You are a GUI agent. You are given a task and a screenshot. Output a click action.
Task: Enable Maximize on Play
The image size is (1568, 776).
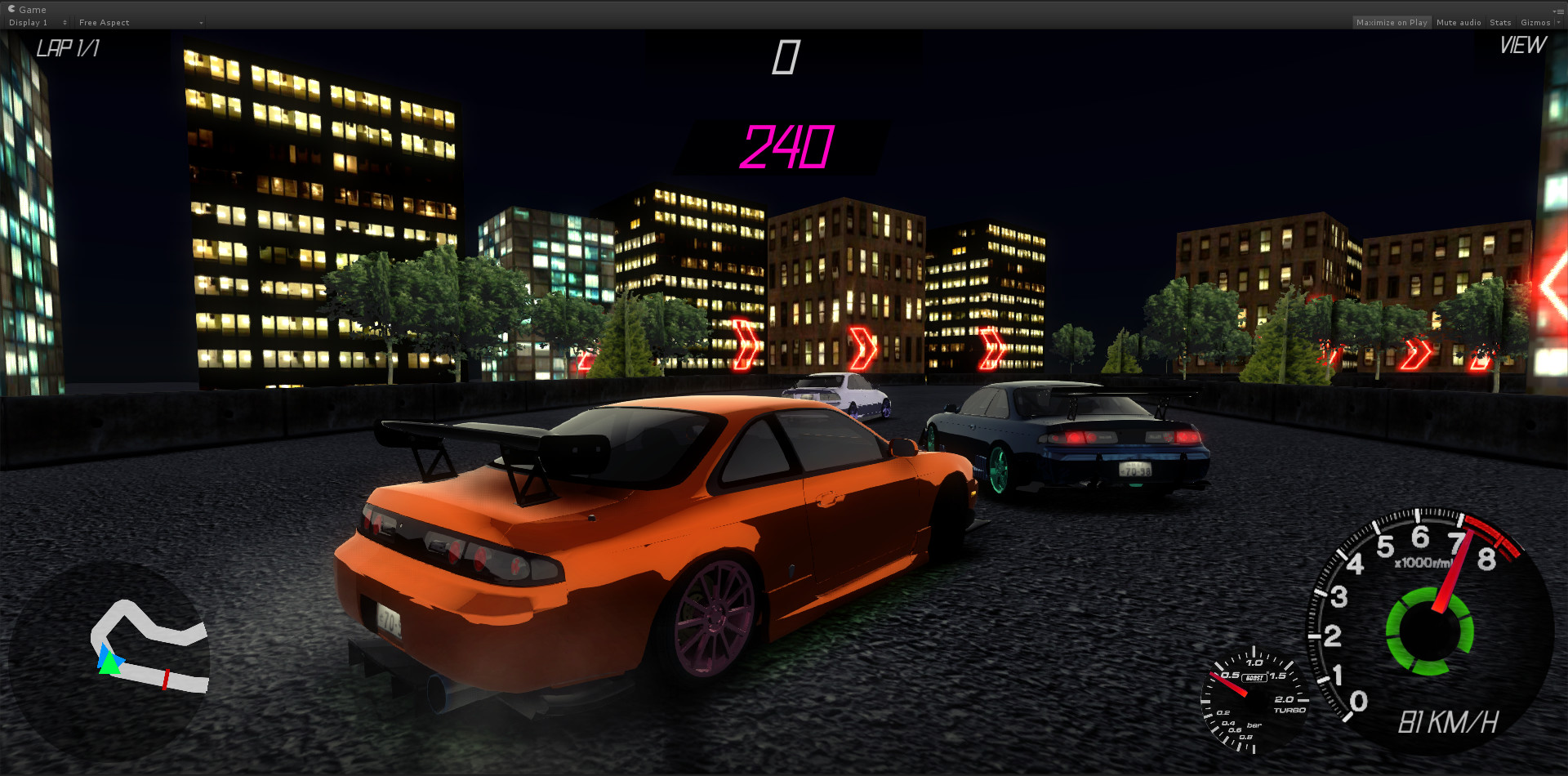click(x=1392, y=22)
